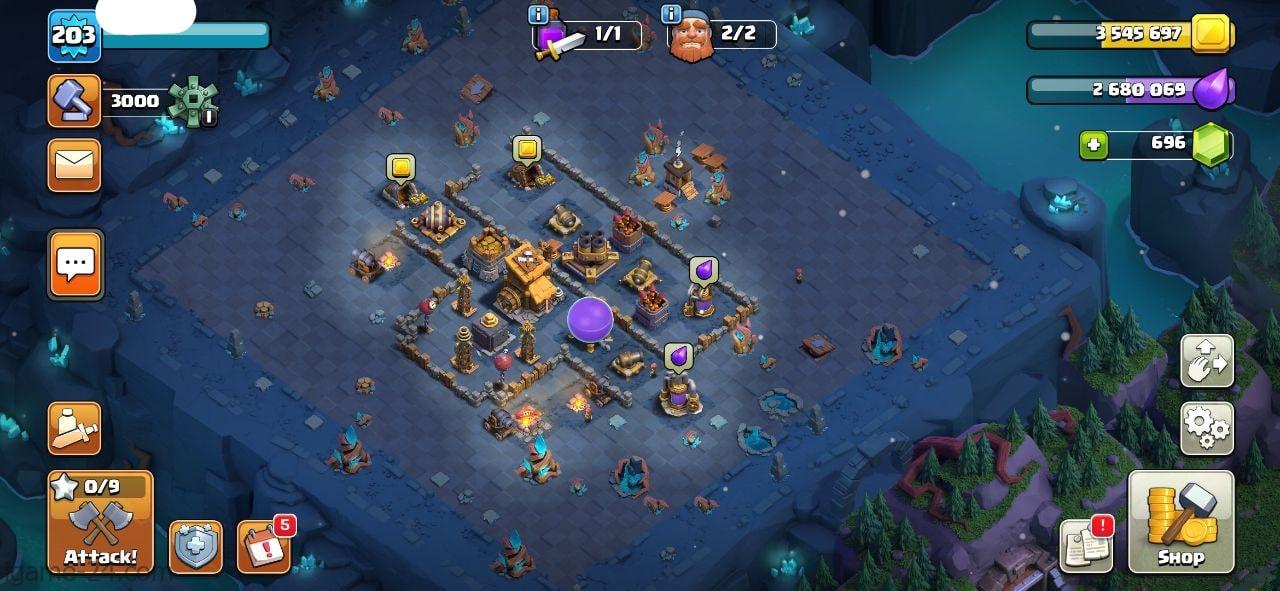Click the green plus to buy gems
Viewport: 1280px width, 591px height.
click(1093, 145)
